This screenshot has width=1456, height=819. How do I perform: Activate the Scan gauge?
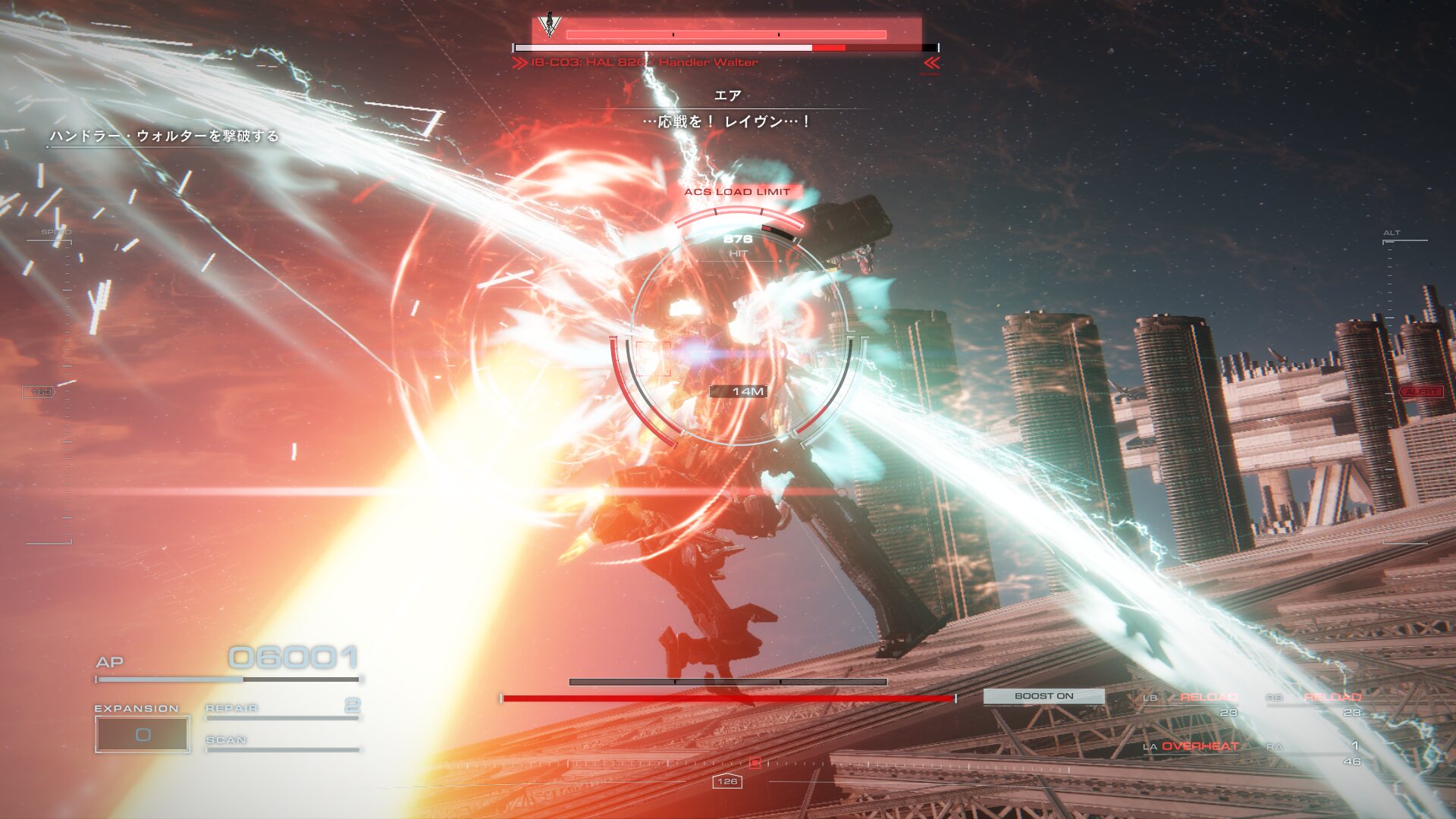282,742
